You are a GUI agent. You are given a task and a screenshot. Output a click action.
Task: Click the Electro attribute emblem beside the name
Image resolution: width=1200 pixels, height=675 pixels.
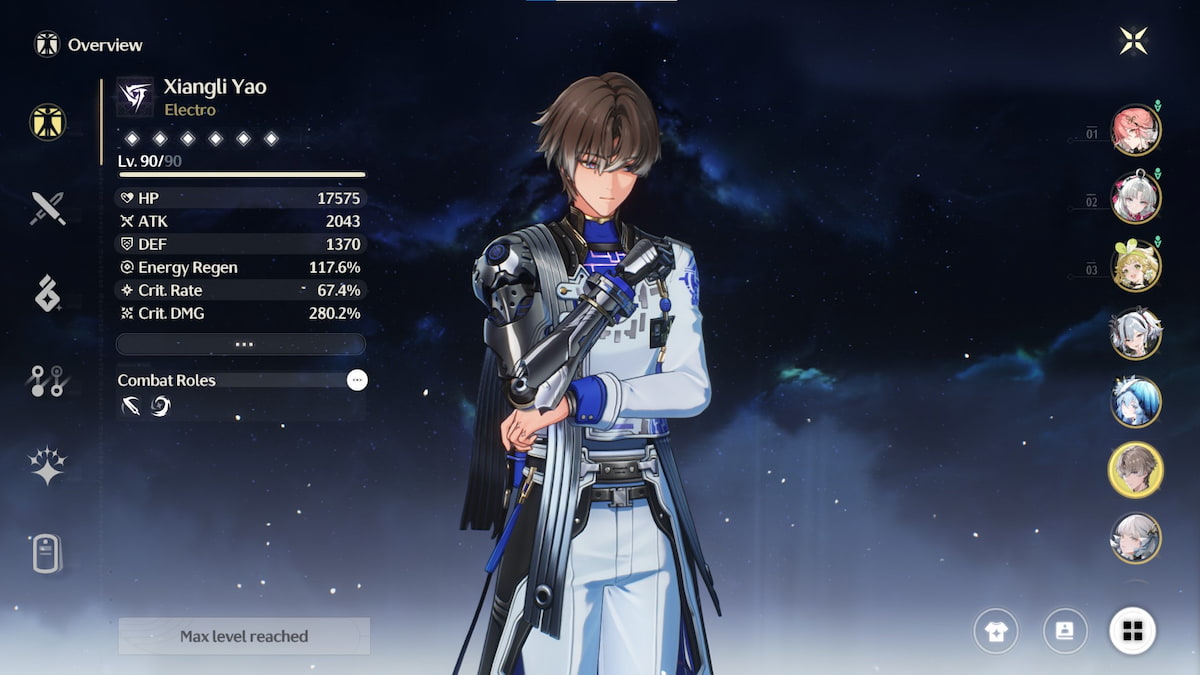[x=135, y=97]
